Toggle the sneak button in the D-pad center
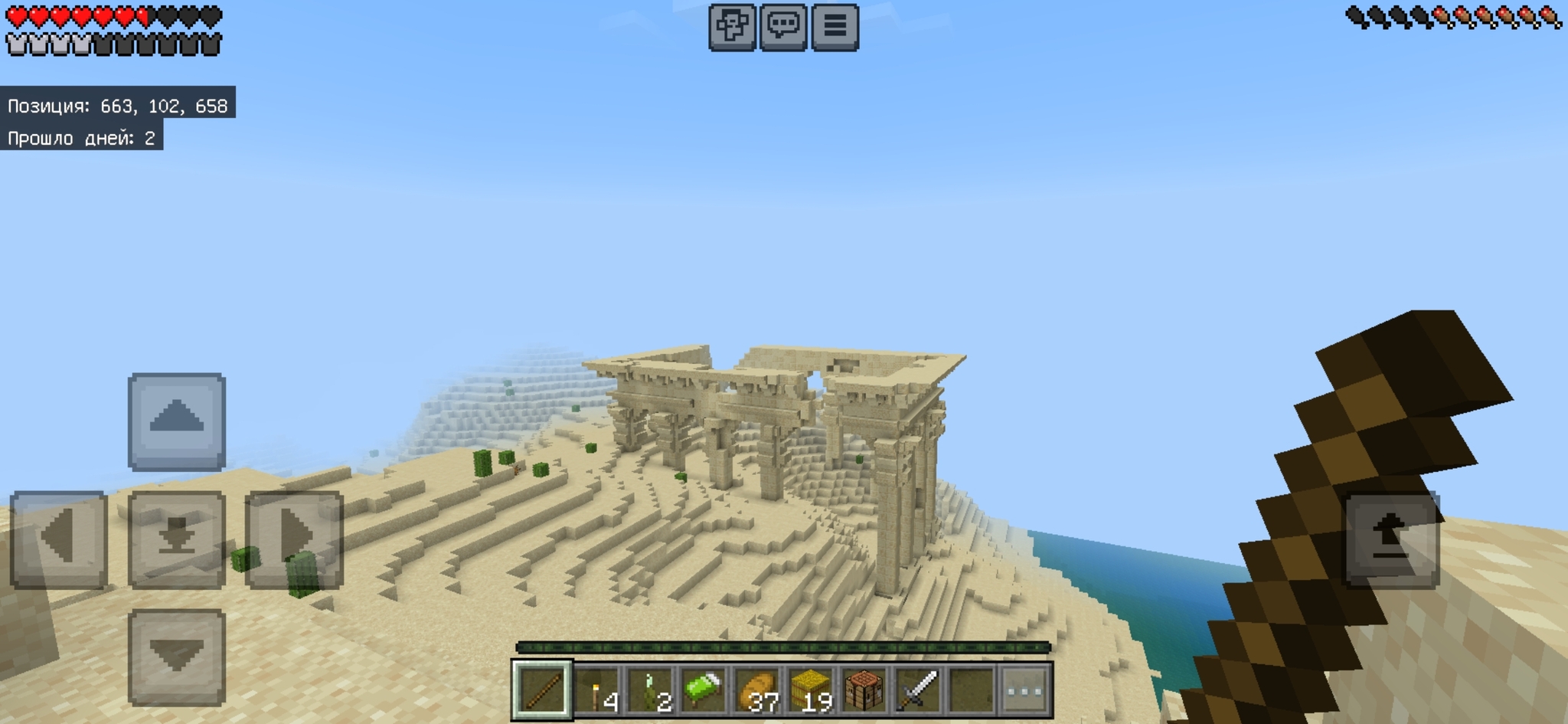 pos(177,539)
